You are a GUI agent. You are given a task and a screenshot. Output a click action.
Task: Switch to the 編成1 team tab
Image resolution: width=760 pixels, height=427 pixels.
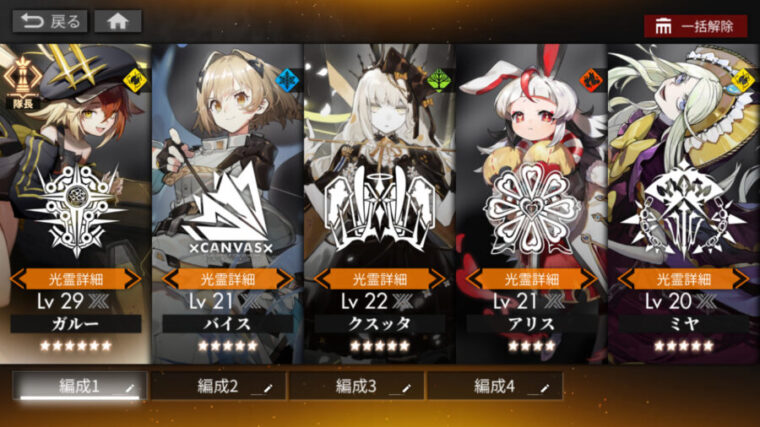tap(80, 386)
